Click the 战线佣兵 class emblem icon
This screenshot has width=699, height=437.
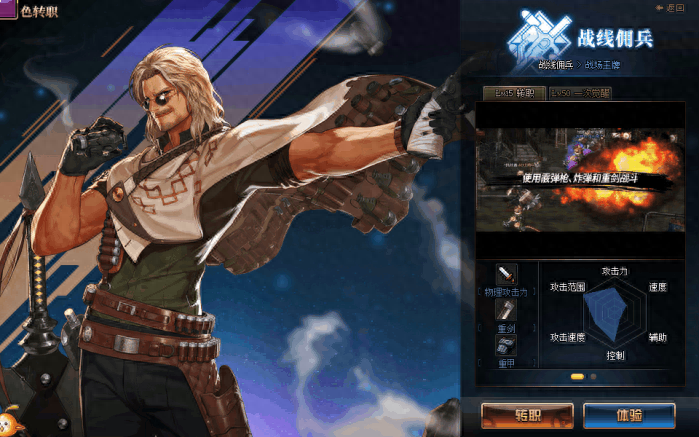(x=541, y=39)
